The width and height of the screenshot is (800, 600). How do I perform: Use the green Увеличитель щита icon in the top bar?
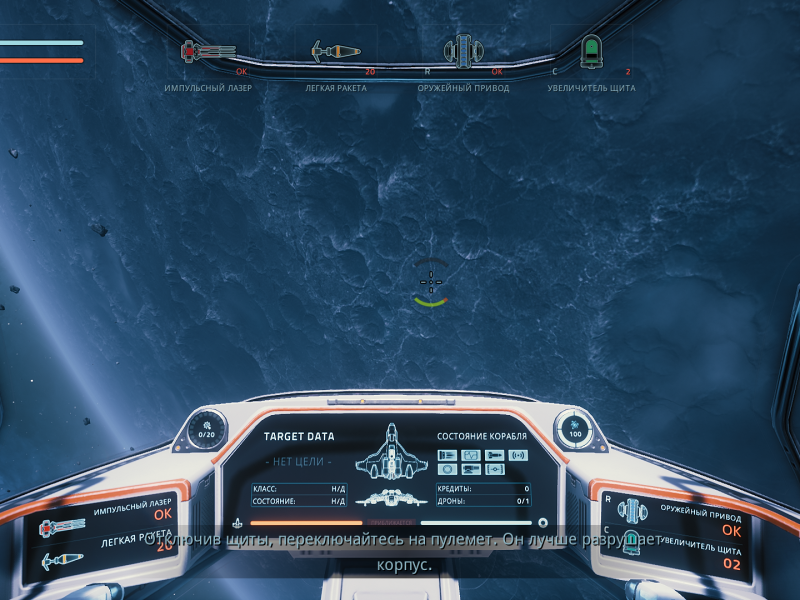click(592, 49)
